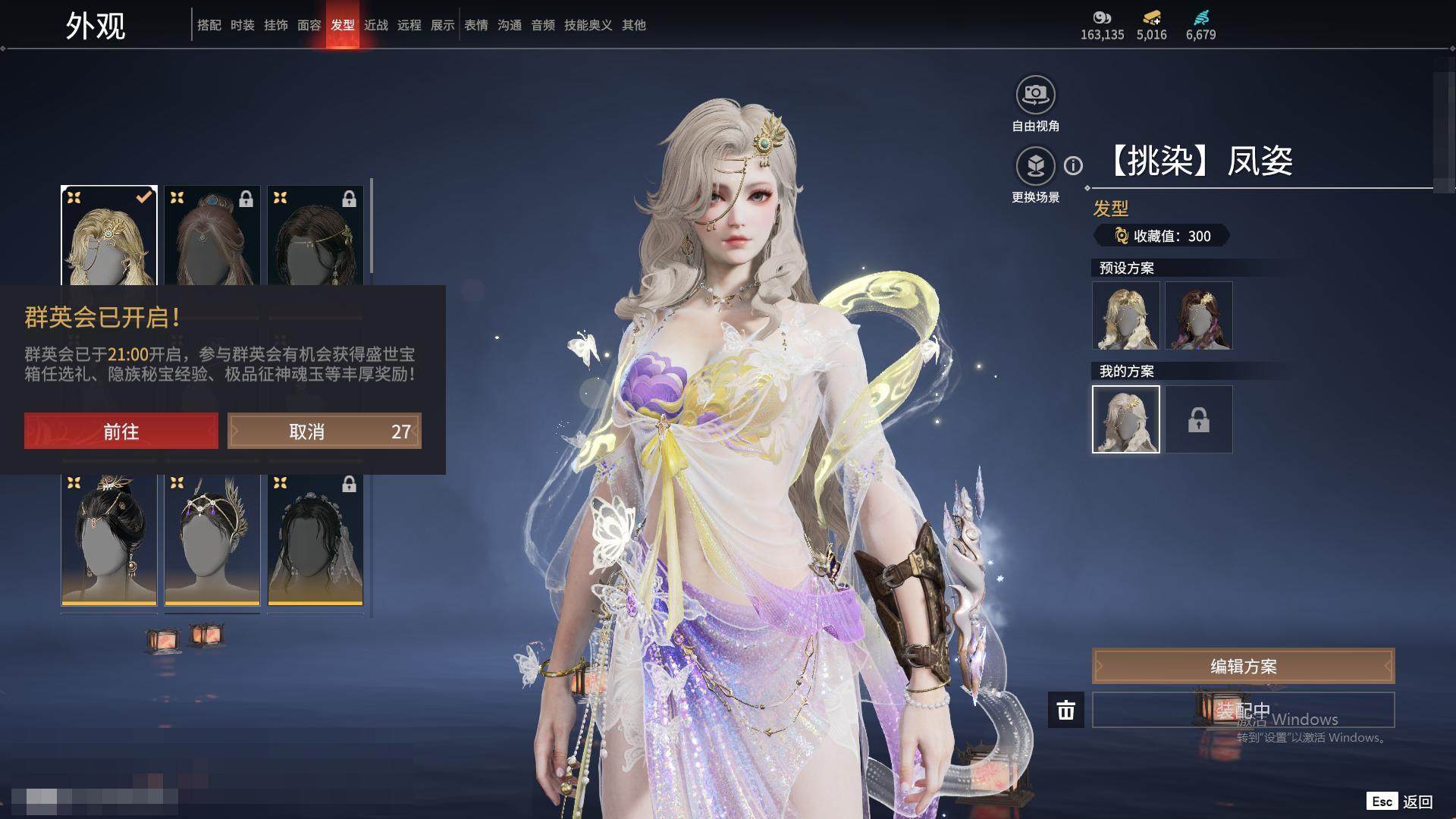Select the equipped blonde 凤姿 hairstyle card

coord(109,236)
